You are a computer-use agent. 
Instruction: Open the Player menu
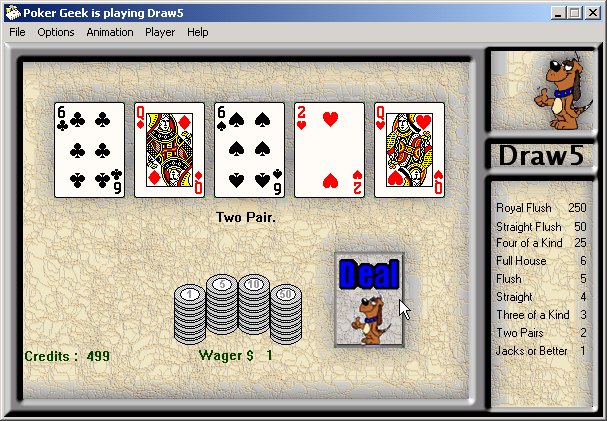[160, 32]
